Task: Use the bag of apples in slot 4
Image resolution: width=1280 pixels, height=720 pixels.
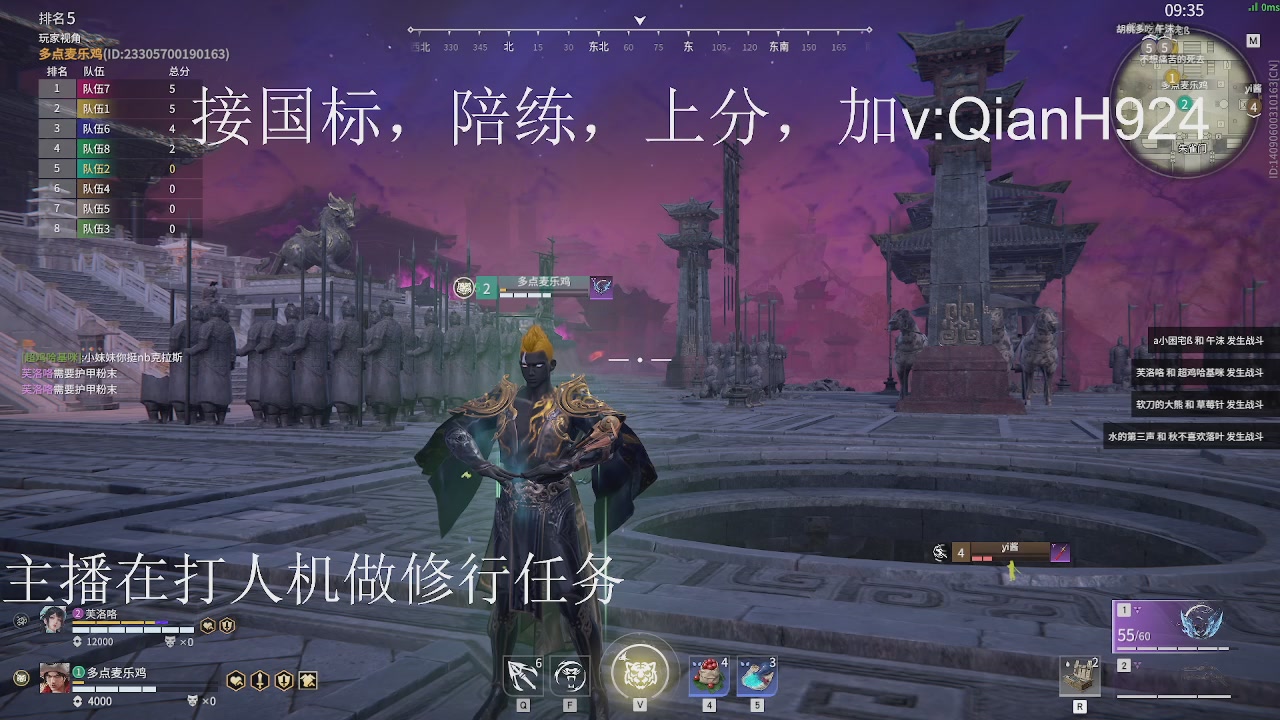Action: [x=707, y=674]
